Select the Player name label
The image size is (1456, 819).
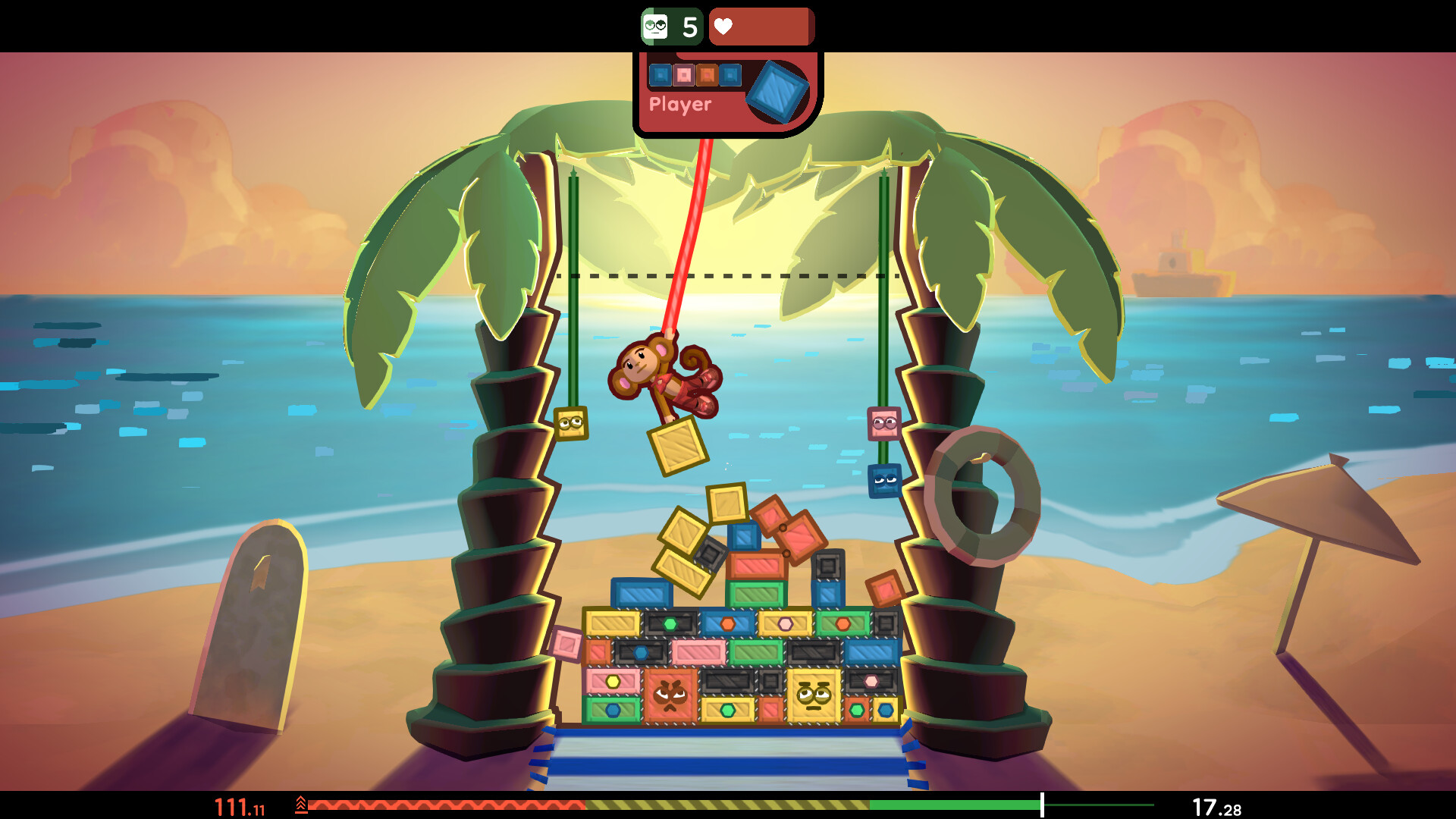pos(680,105)
